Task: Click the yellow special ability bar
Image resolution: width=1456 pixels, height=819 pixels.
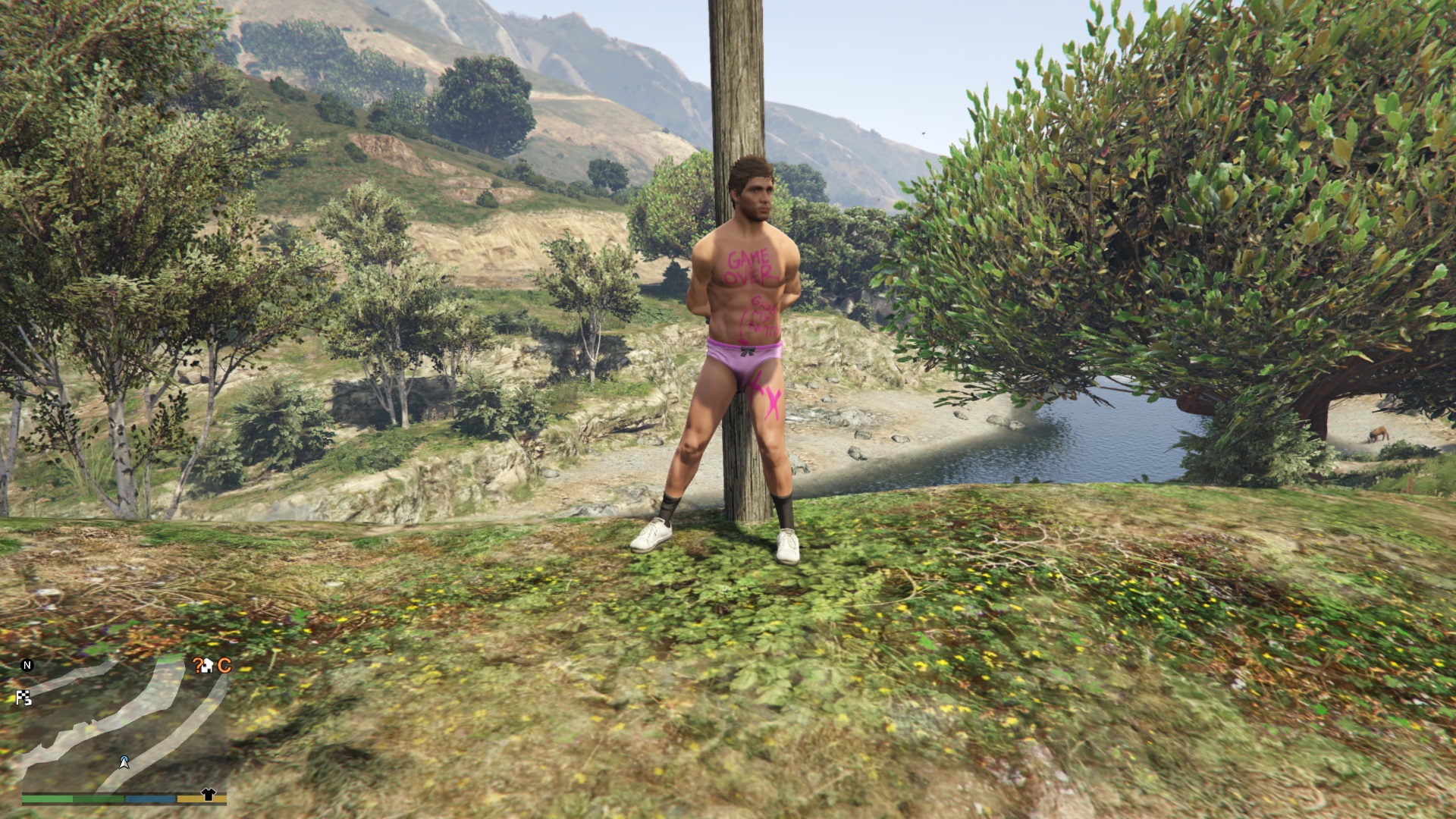Action: click(190, 798)
